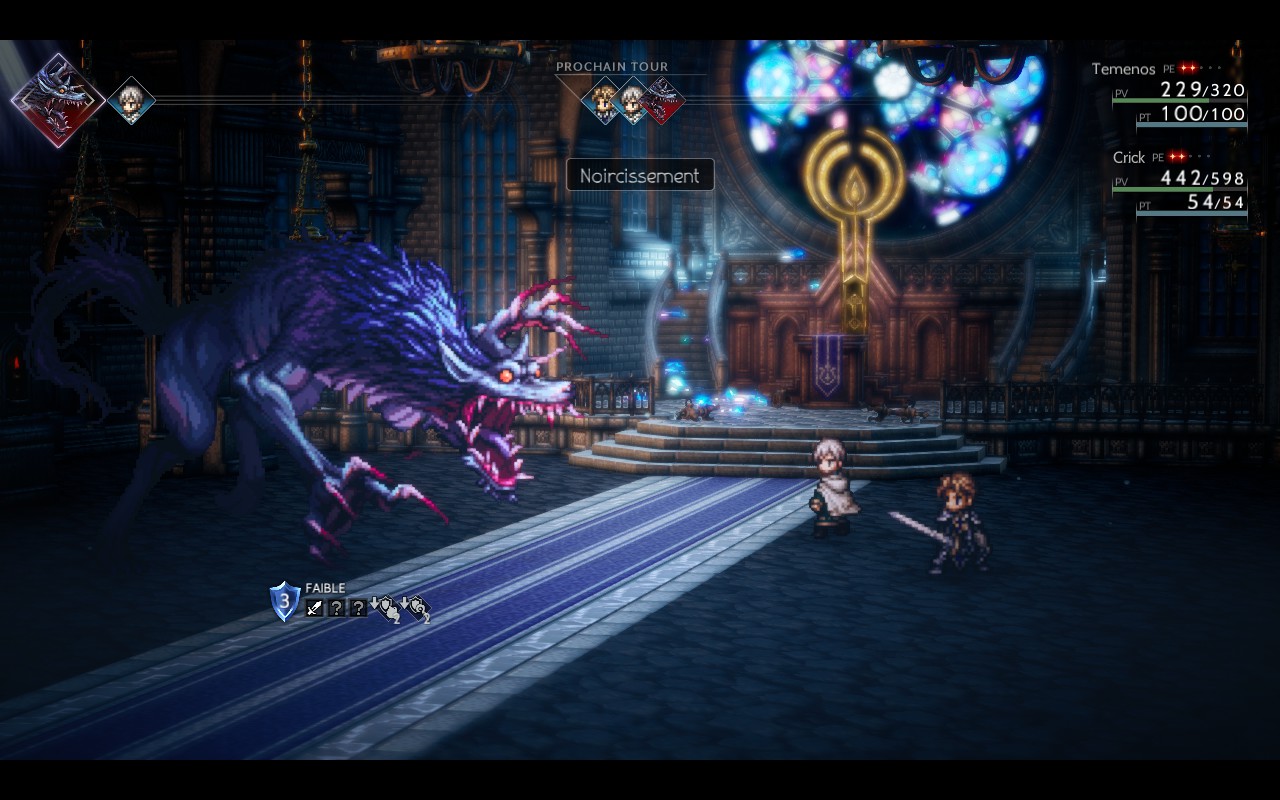The height and width of the screenshot is (800, 1280).
Task: Select Temenos in the party status panel
Action: click(1123, 69)
